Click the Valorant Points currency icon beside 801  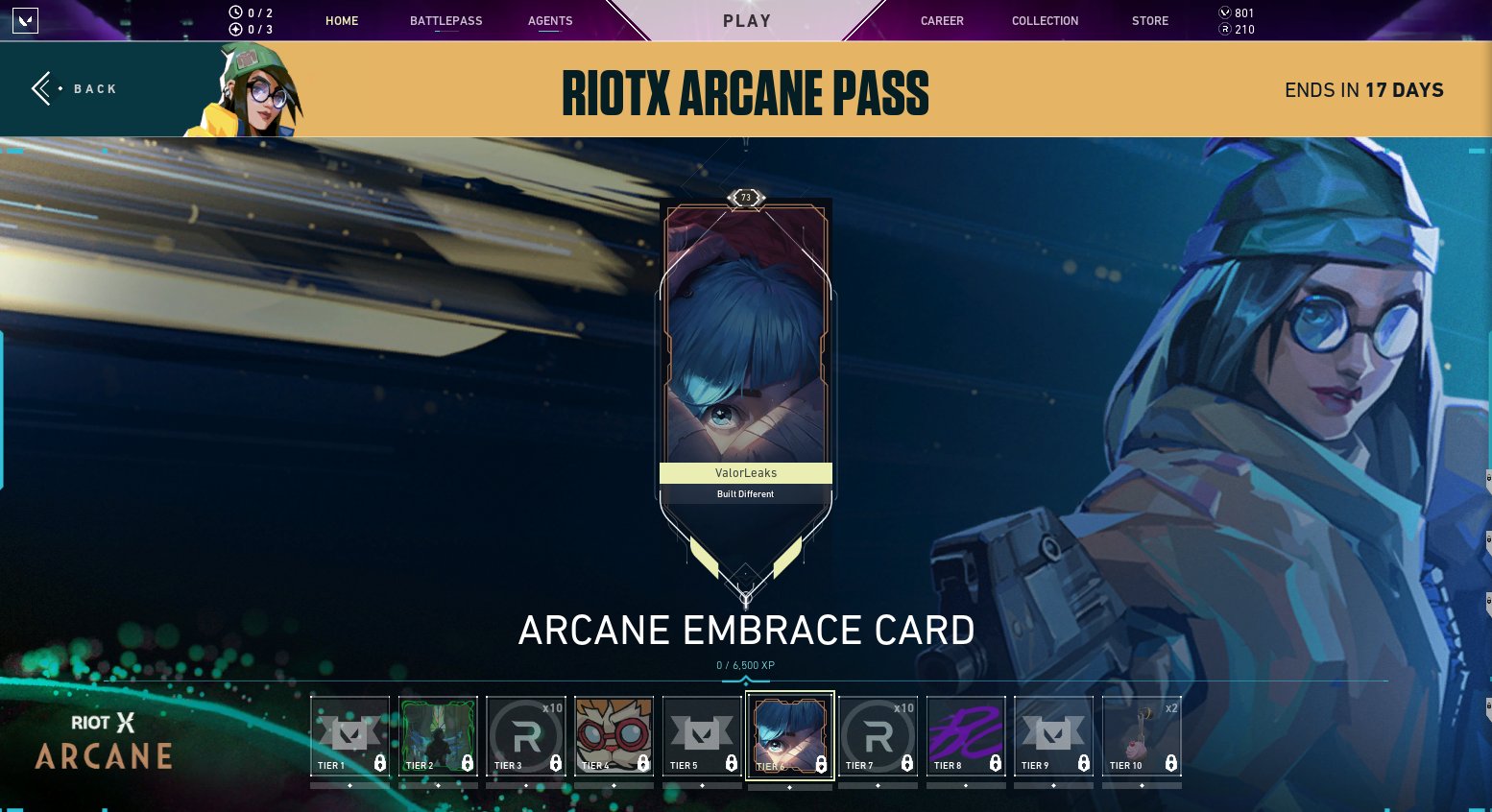(1225, 12)
